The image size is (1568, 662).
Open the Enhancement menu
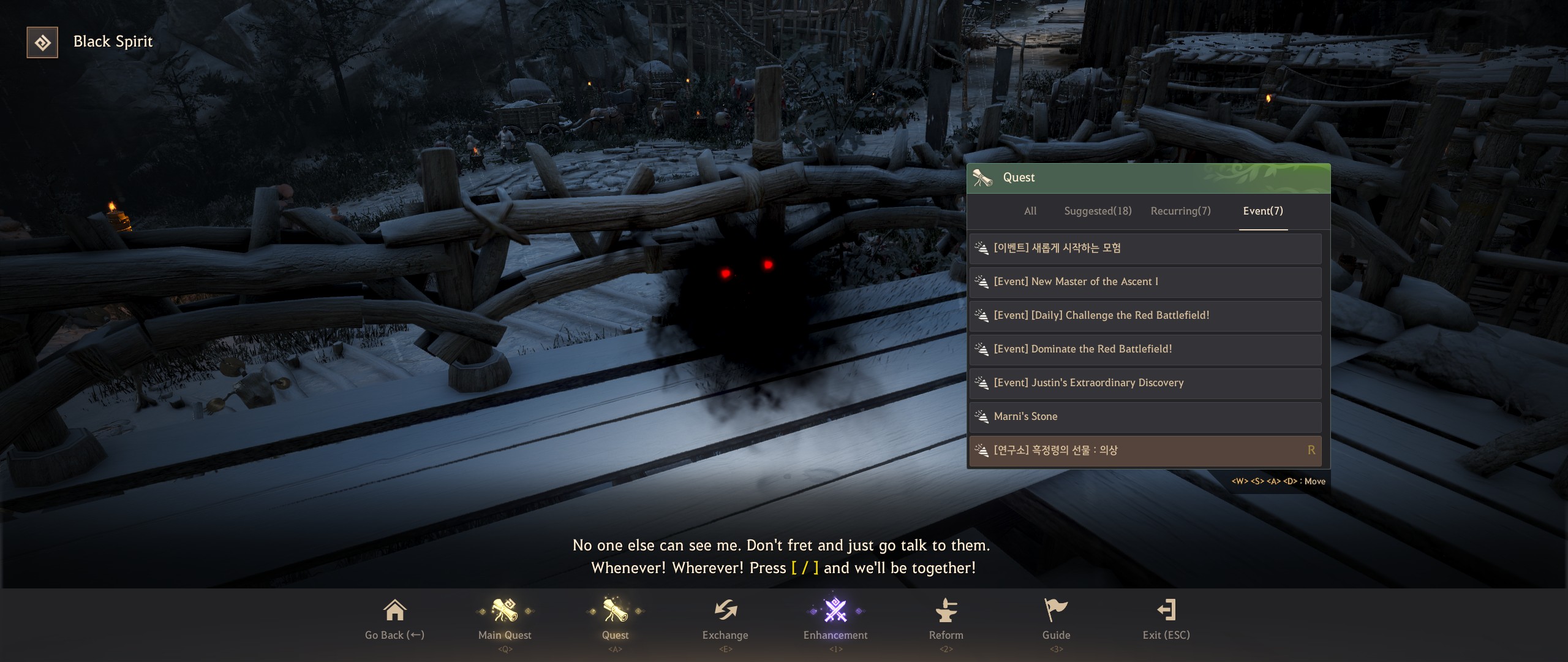[x=835, y=619]
